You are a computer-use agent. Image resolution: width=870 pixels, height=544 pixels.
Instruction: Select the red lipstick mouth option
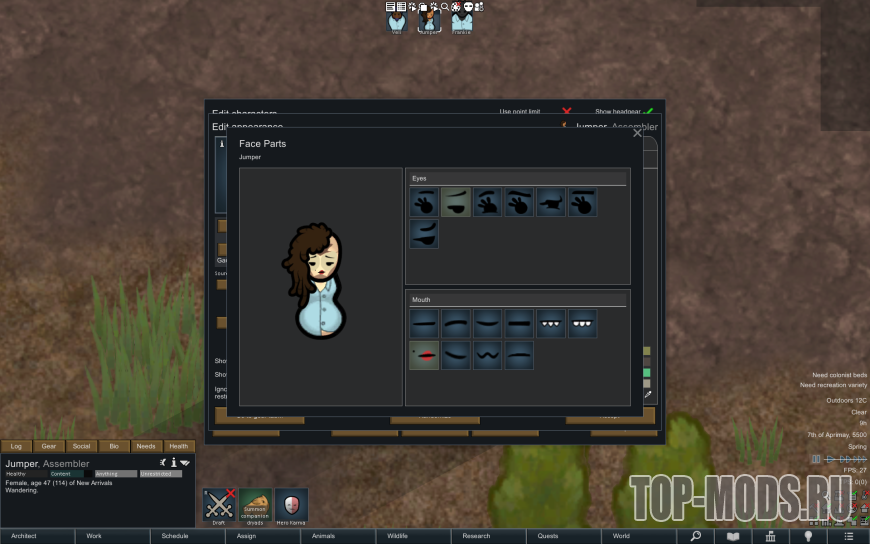pyautogui.click(x=424, y=355)
